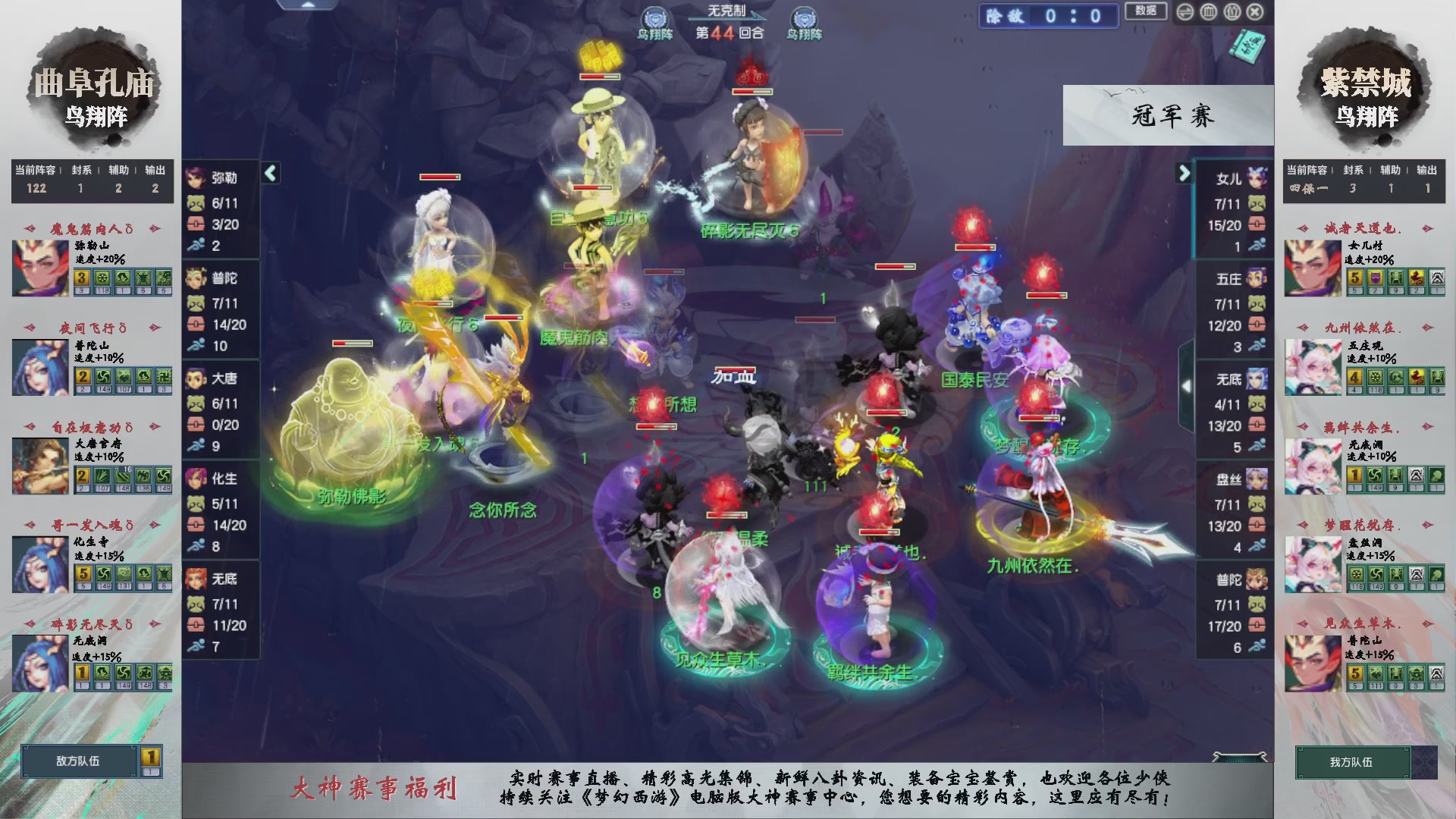
Task: Click the green pet face icon under 普陀
Action: point(196,303)
